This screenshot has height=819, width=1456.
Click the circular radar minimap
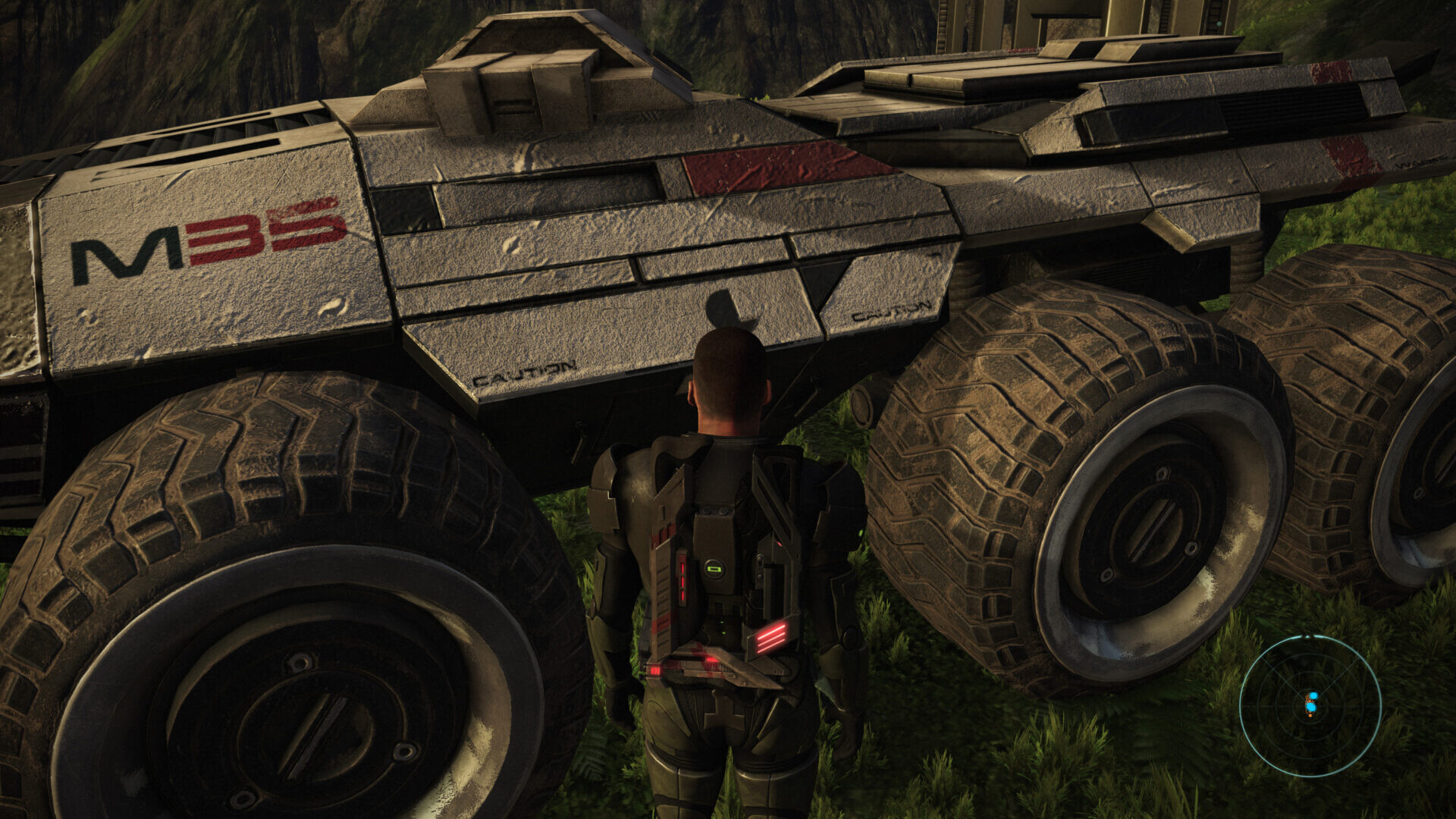pos(1310,705)
